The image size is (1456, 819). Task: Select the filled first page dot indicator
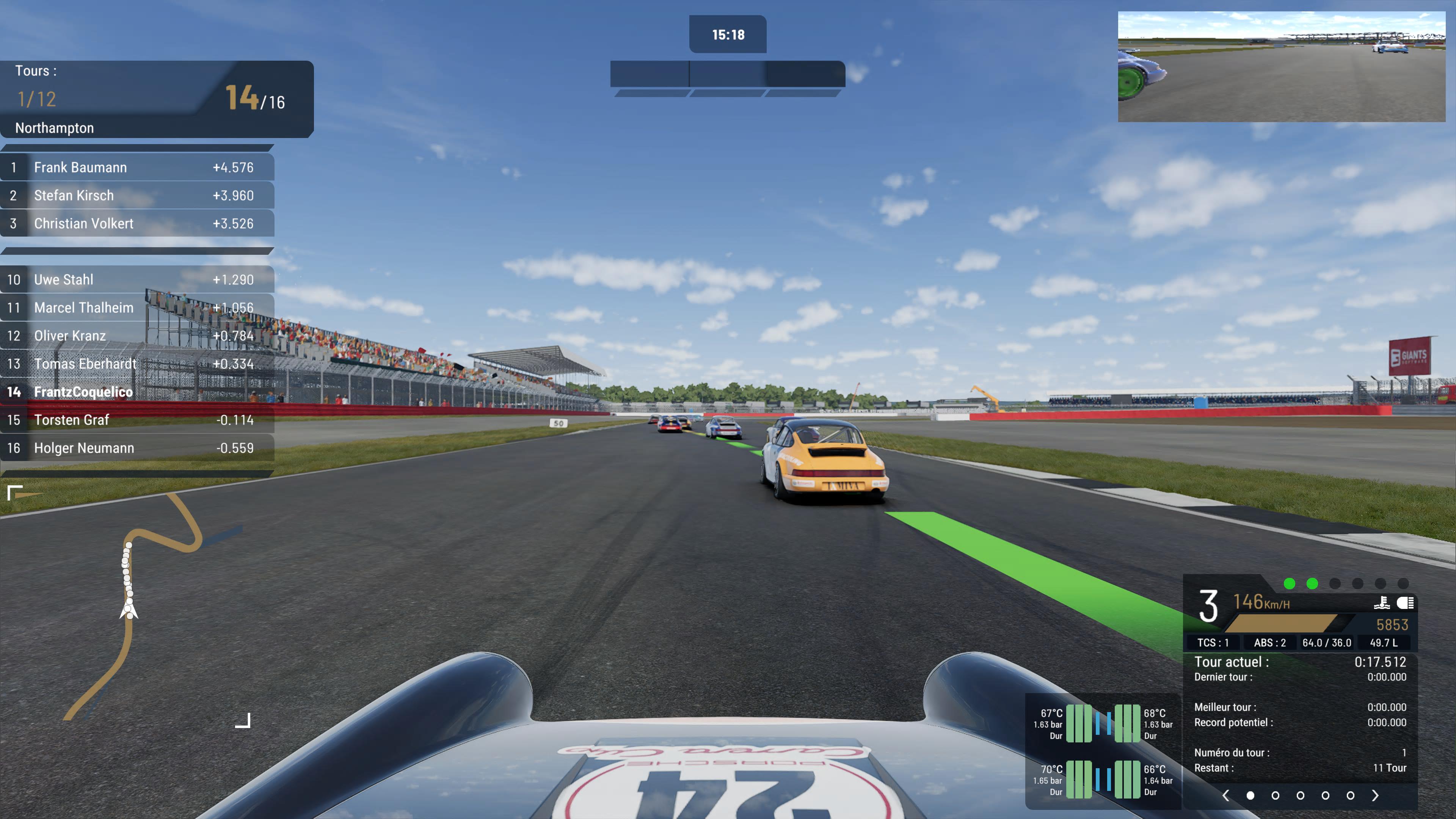[1250, 796]
